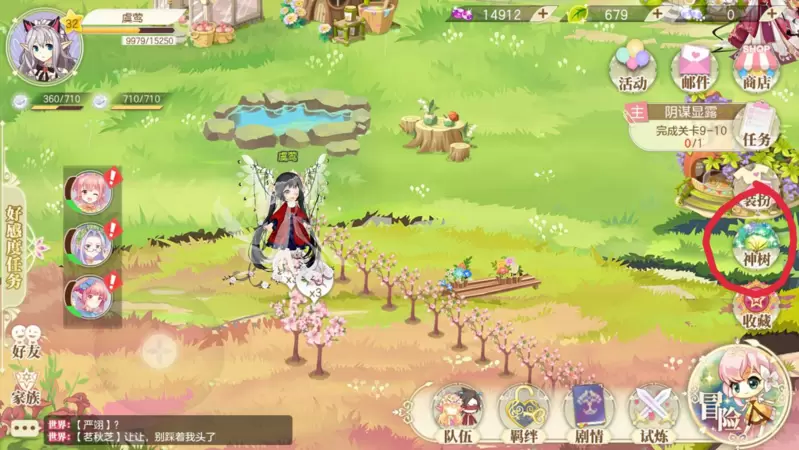Image resolution: width=799 pixels, height=450 pixels.
Task: Select the silver-haired glasses girl portrait
Action: [x=88, y=243]
